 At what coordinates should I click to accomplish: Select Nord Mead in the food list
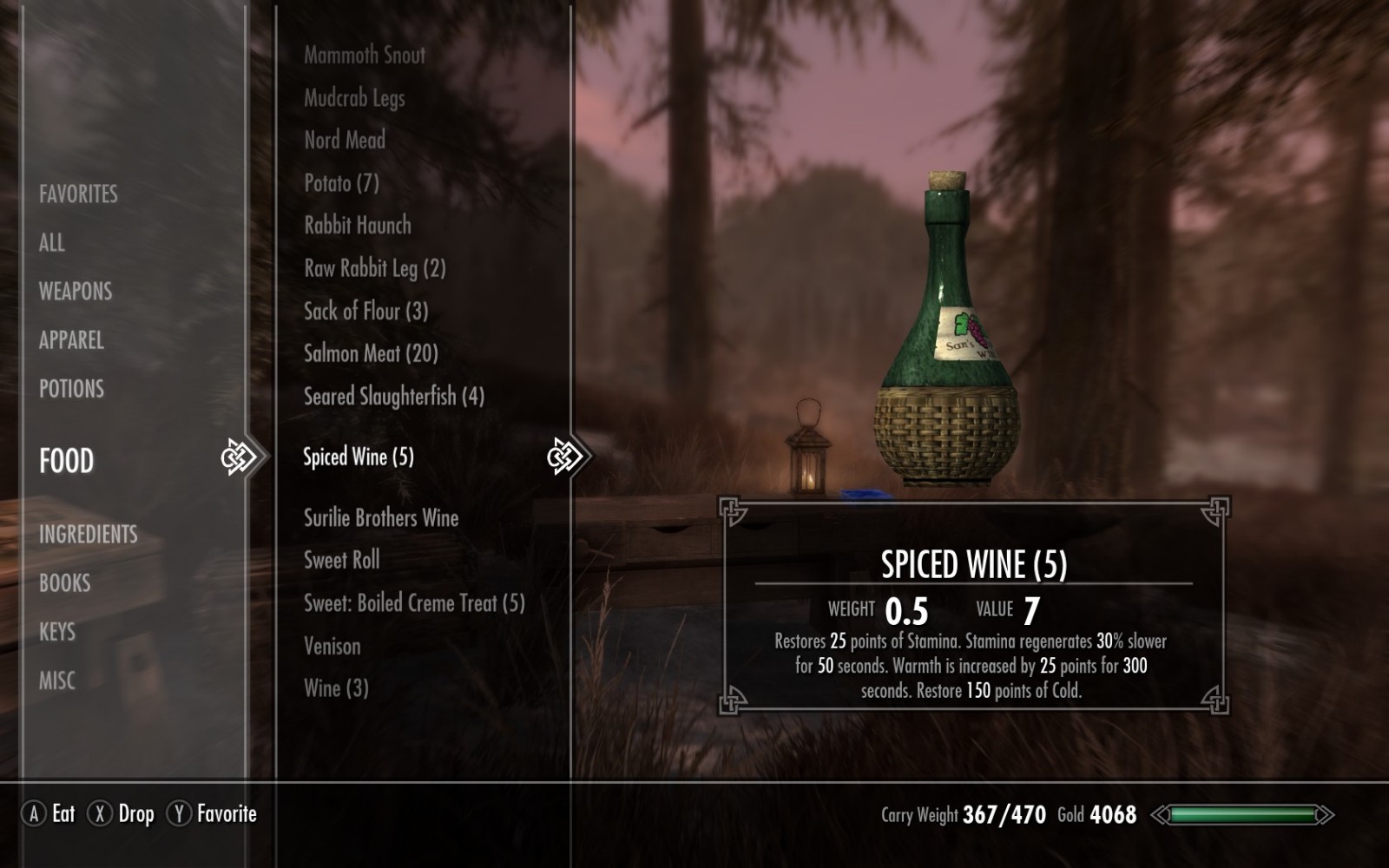345,140
